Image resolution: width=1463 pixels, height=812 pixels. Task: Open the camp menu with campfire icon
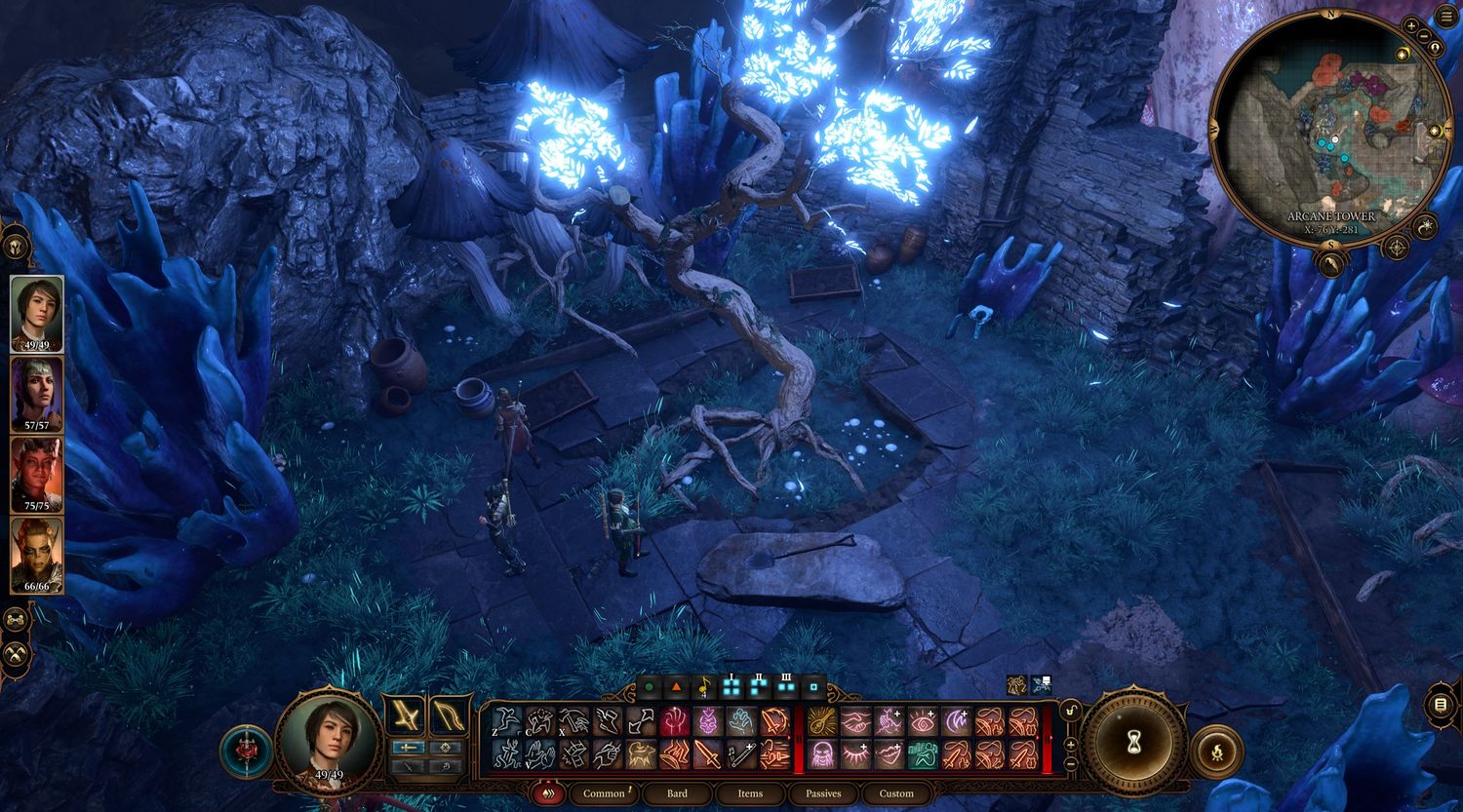click(1215, 751)
